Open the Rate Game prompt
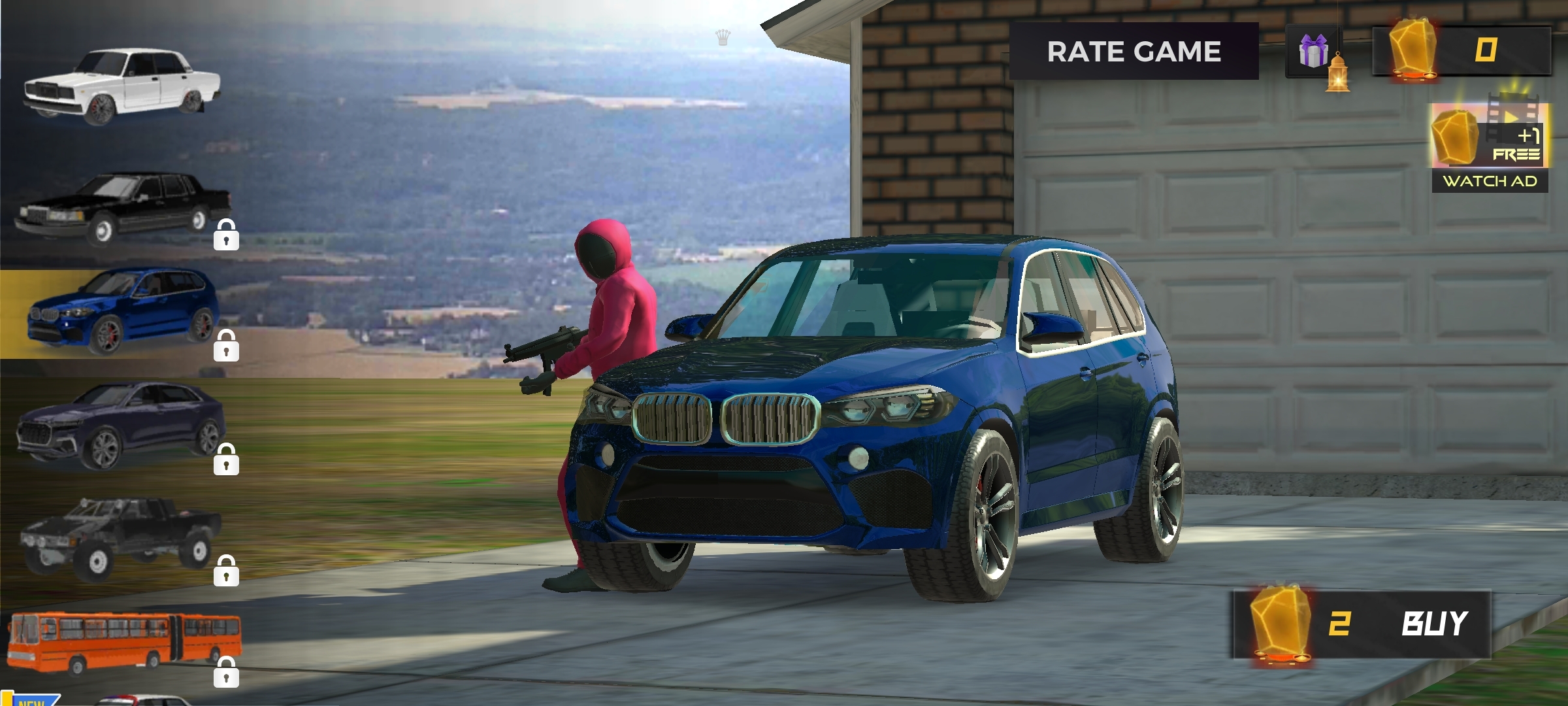1568x706 pixels. coord(1134,52)
